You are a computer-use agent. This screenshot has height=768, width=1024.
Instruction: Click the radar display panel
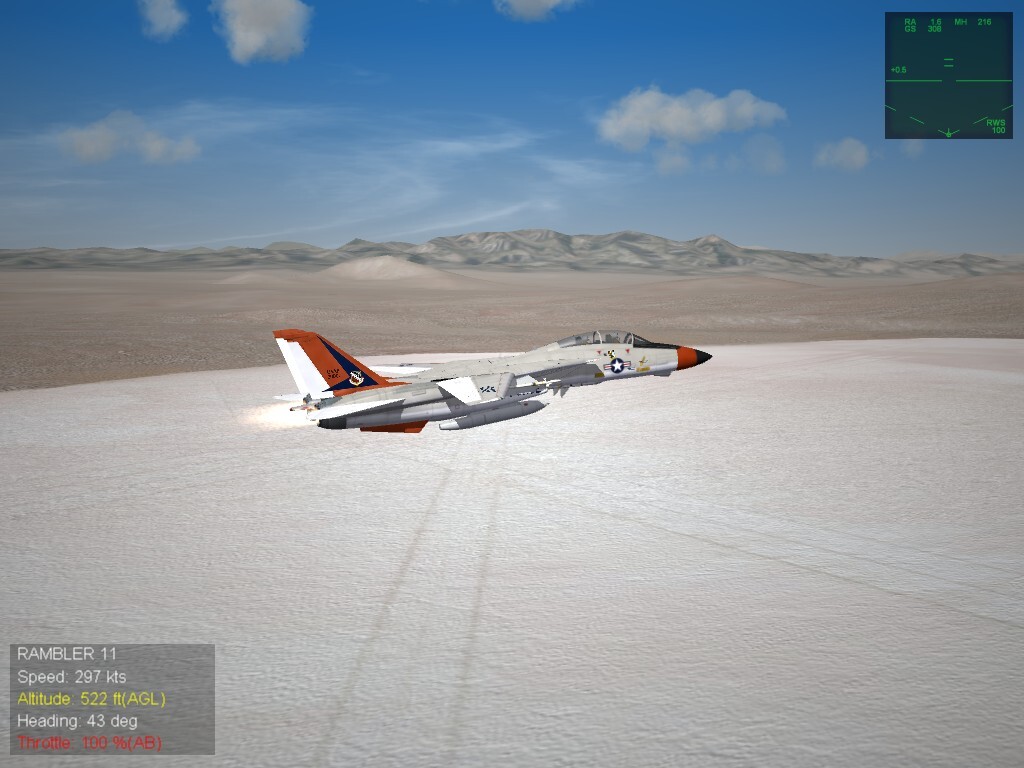point(948,75)
